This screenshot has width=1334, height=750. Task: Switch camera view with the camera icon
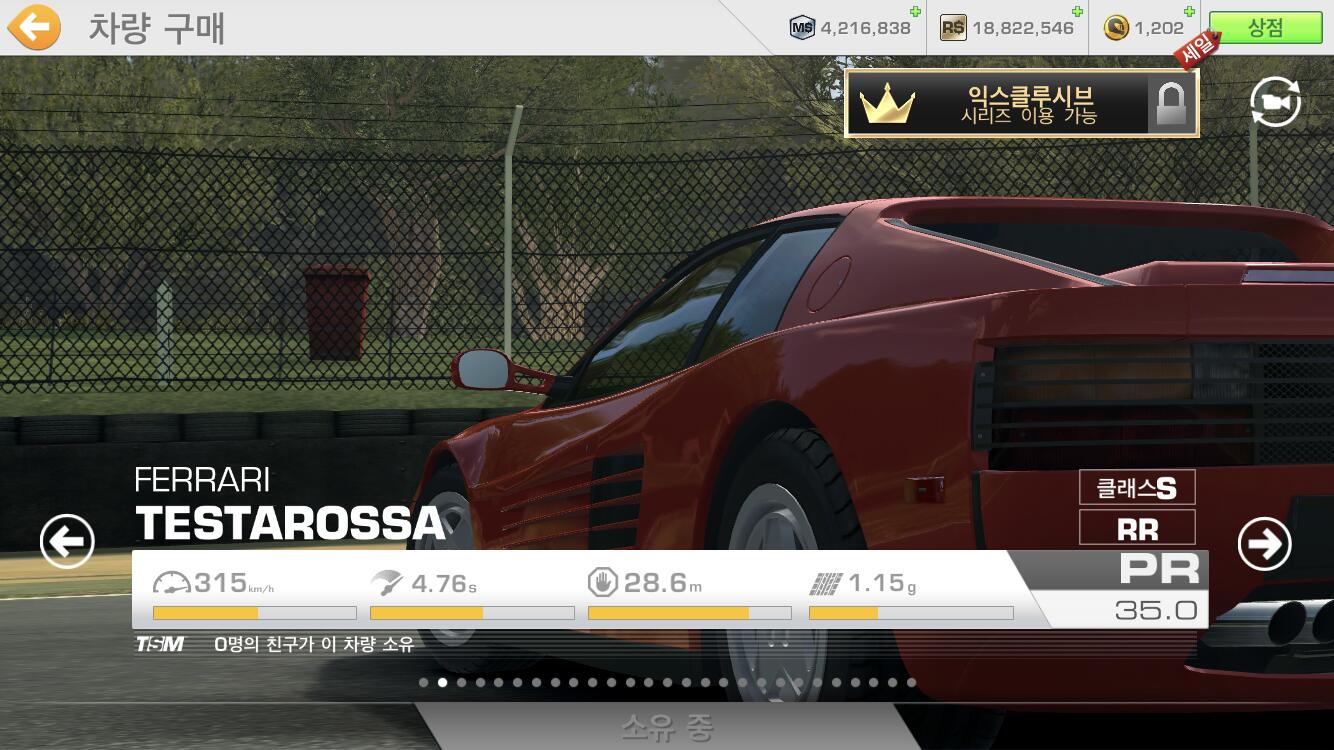(x=1275, y=102)
